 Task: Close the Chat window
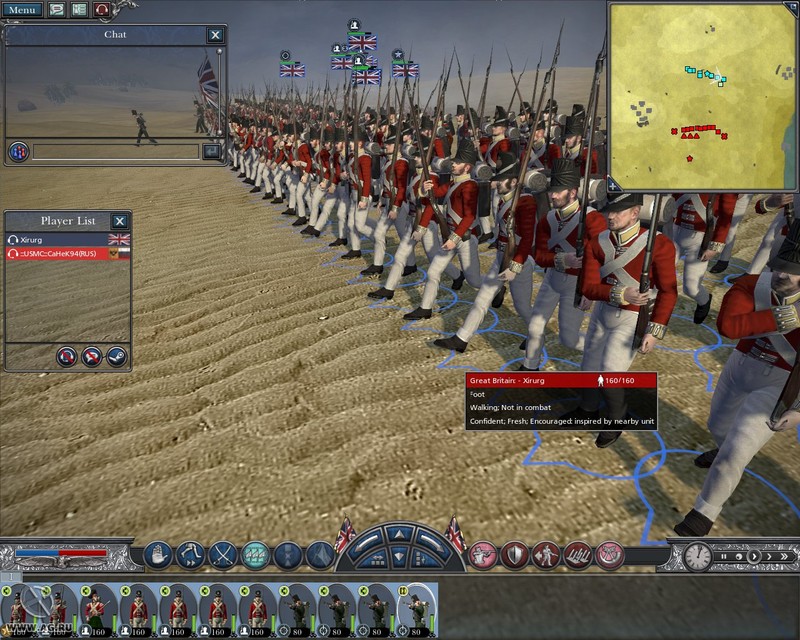(x=215, y=35)
